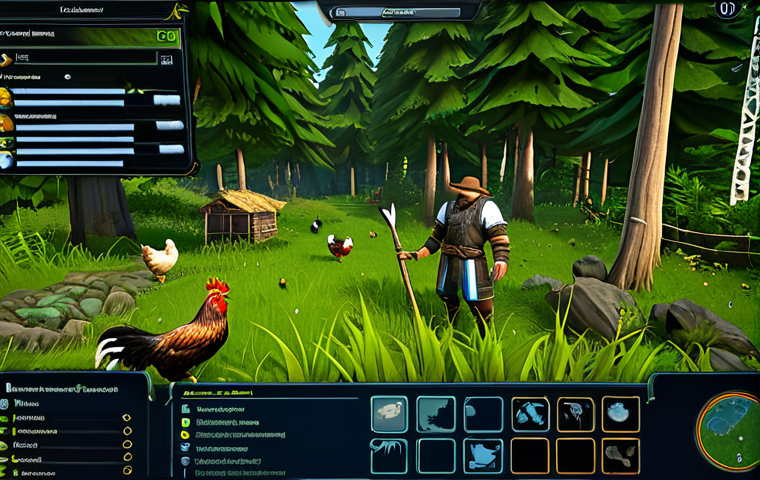Choose the pale blue round item slot
Viewport: 760px width, 480px height.
tap(620, 413)
